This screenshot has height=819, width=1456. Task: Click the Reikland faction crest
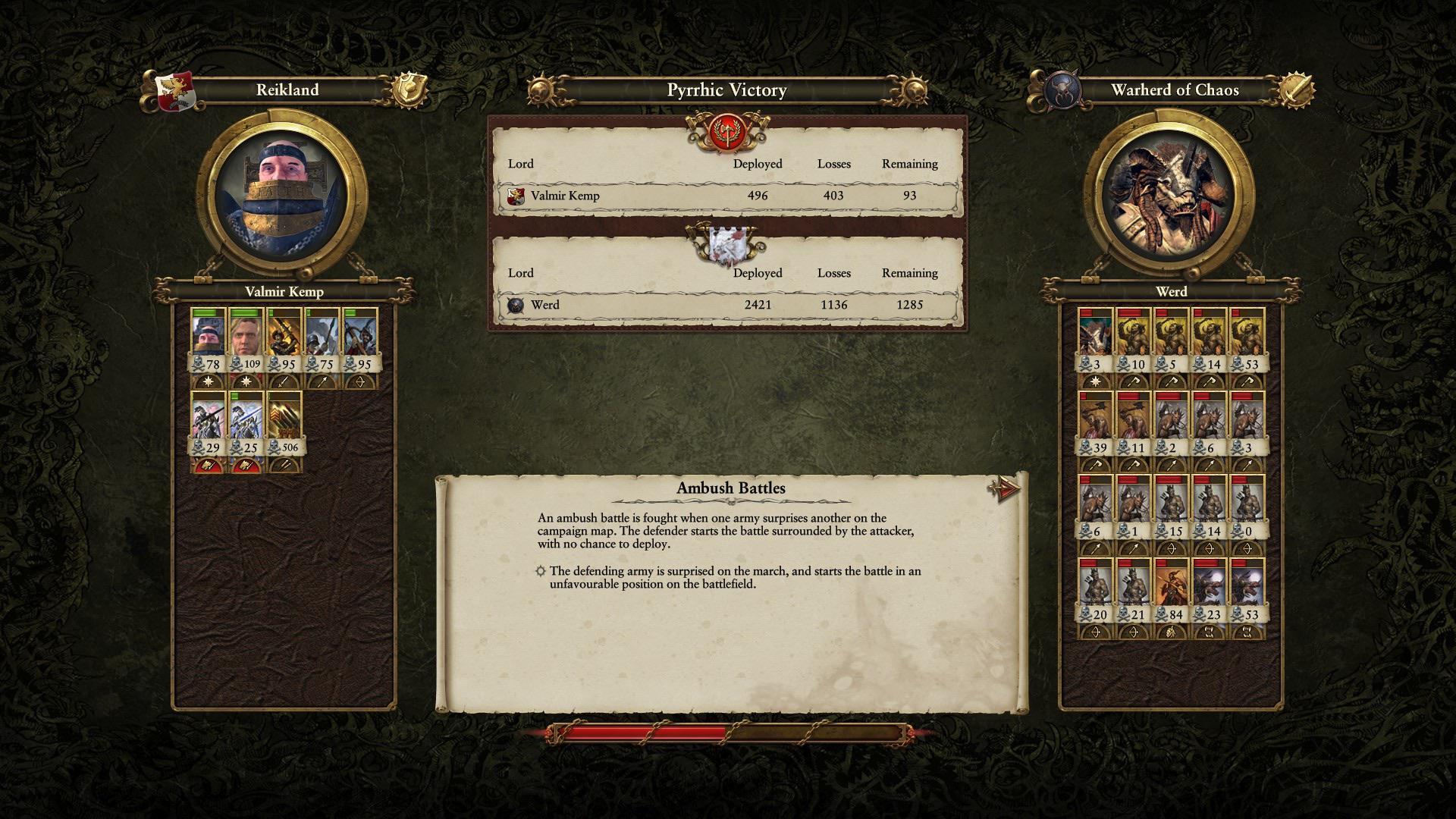tap(175, 91)
